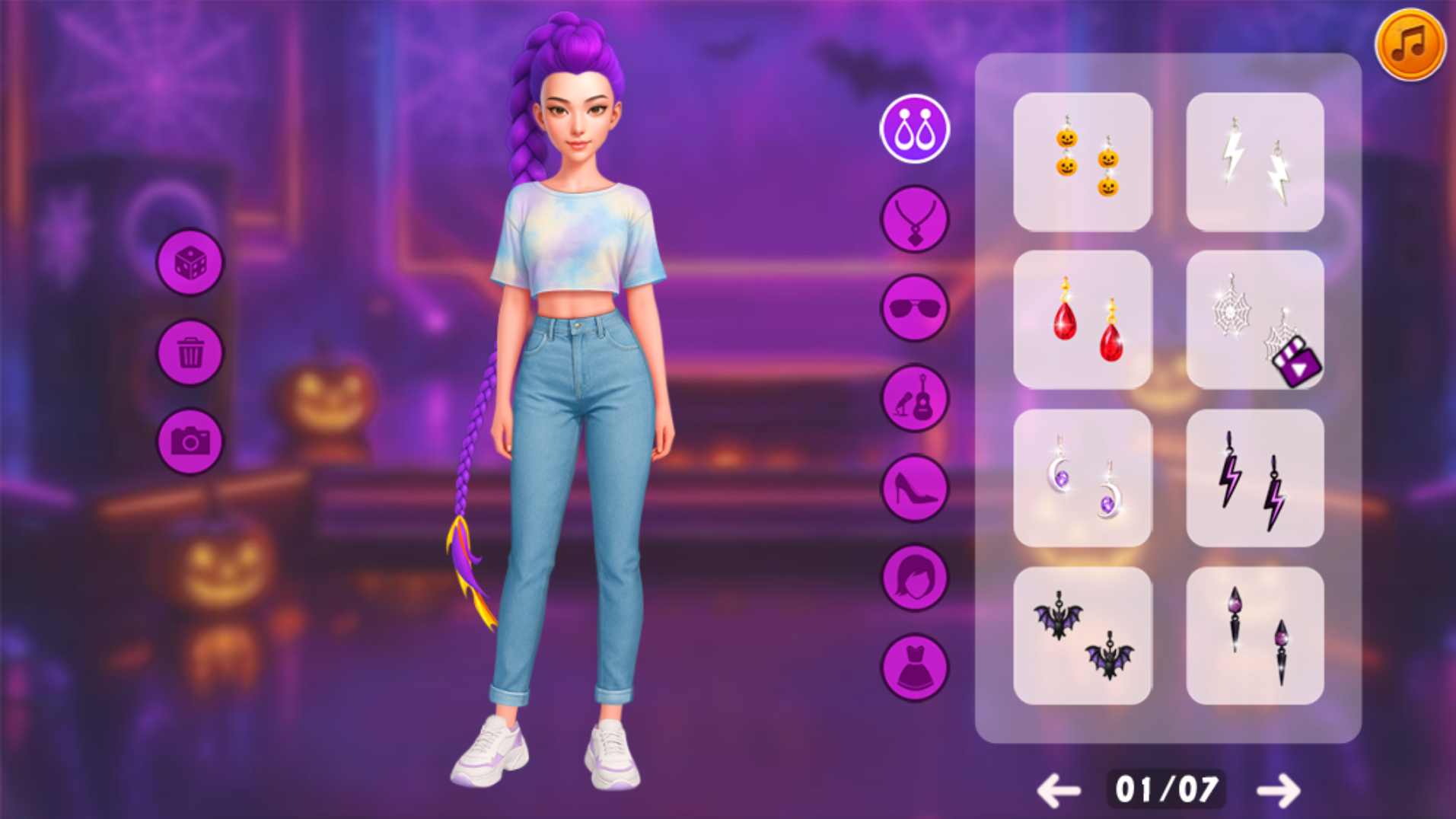
Task: Take a photo with the camera button
Action: click(x=190, y=441)
